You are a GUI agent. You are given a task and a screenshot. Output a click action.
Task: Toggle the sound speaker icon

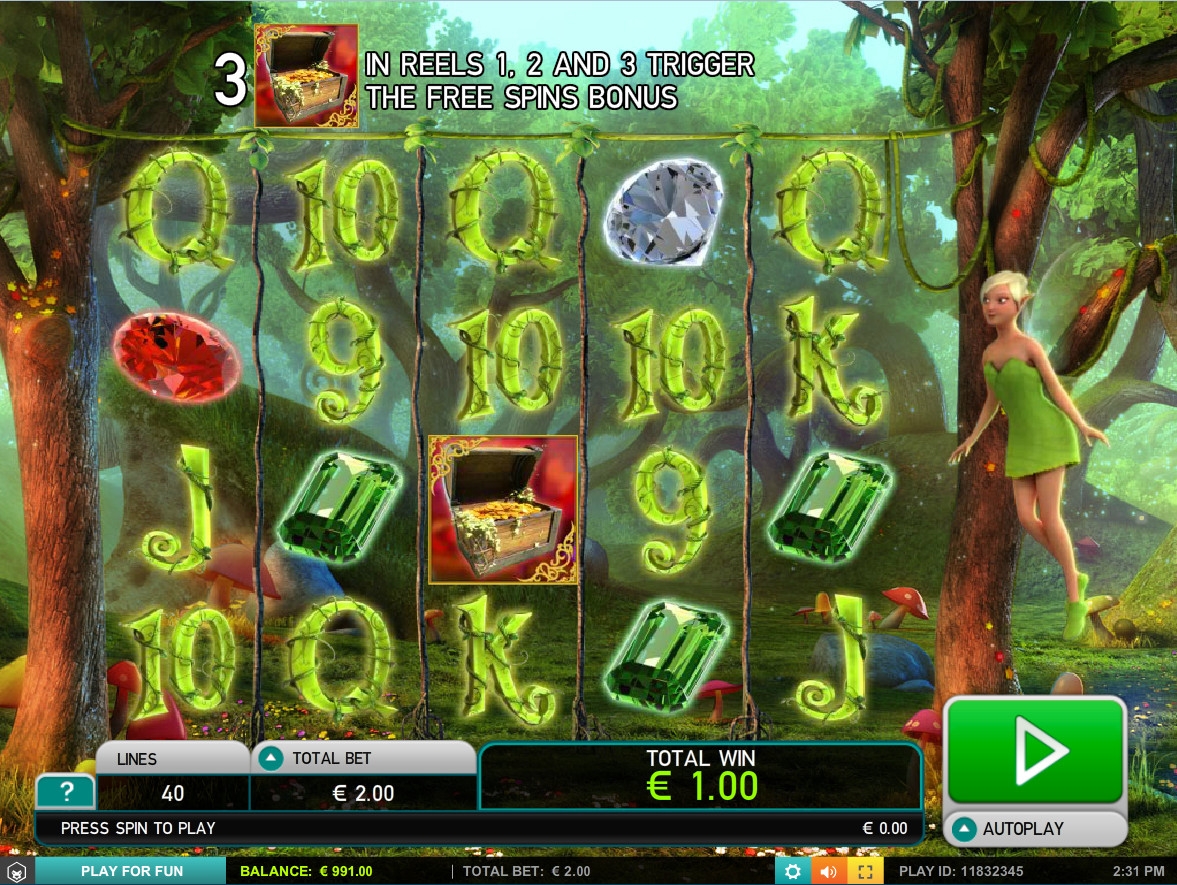coord(828,871)
